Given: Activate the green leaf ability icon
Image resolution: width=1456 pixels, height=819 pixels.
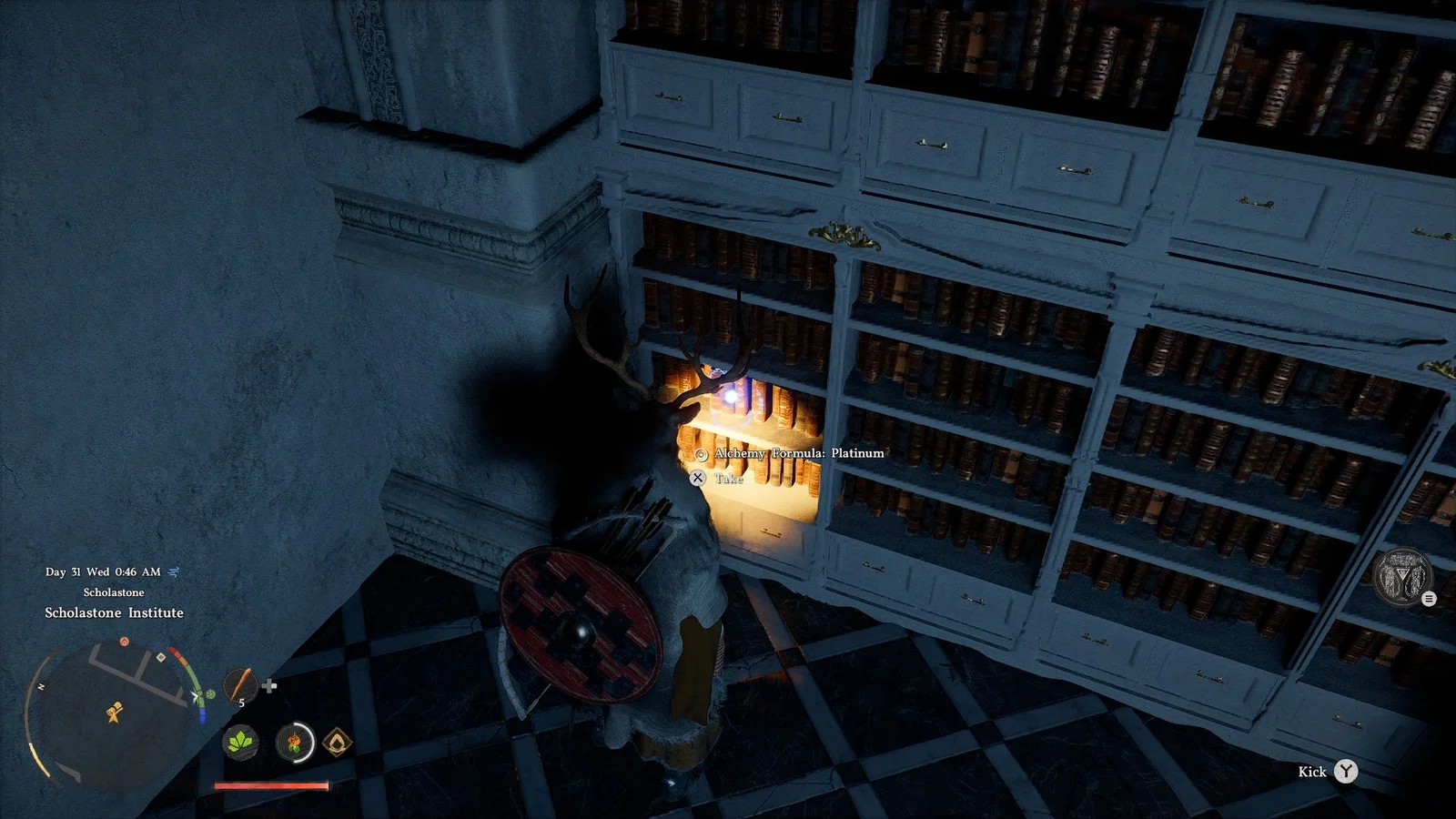Looking at the screenshot, I should tap(240, 743).
